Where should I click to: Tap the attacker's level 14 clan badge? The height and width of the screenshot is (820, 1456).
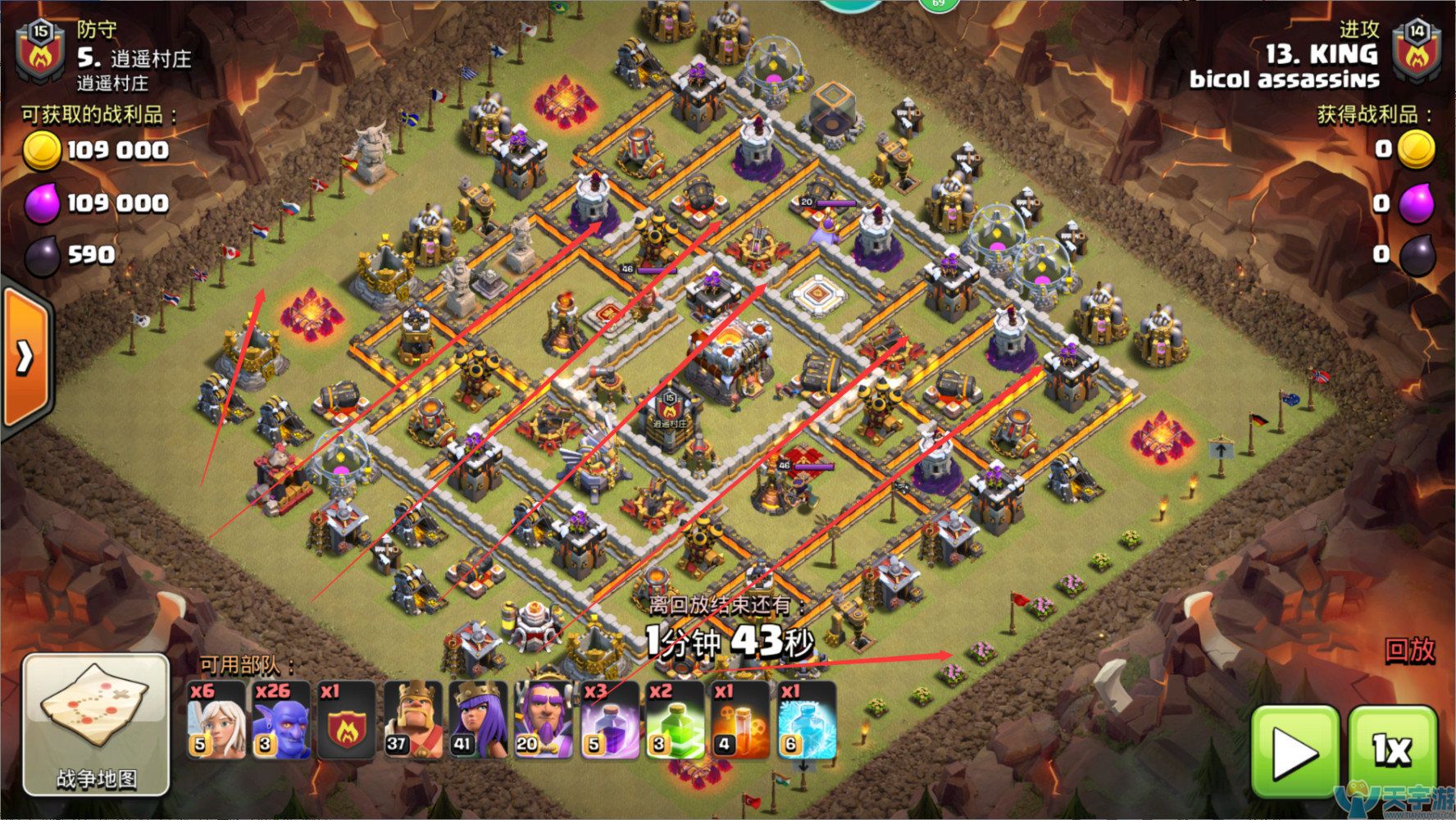(x=1416, y=52)
